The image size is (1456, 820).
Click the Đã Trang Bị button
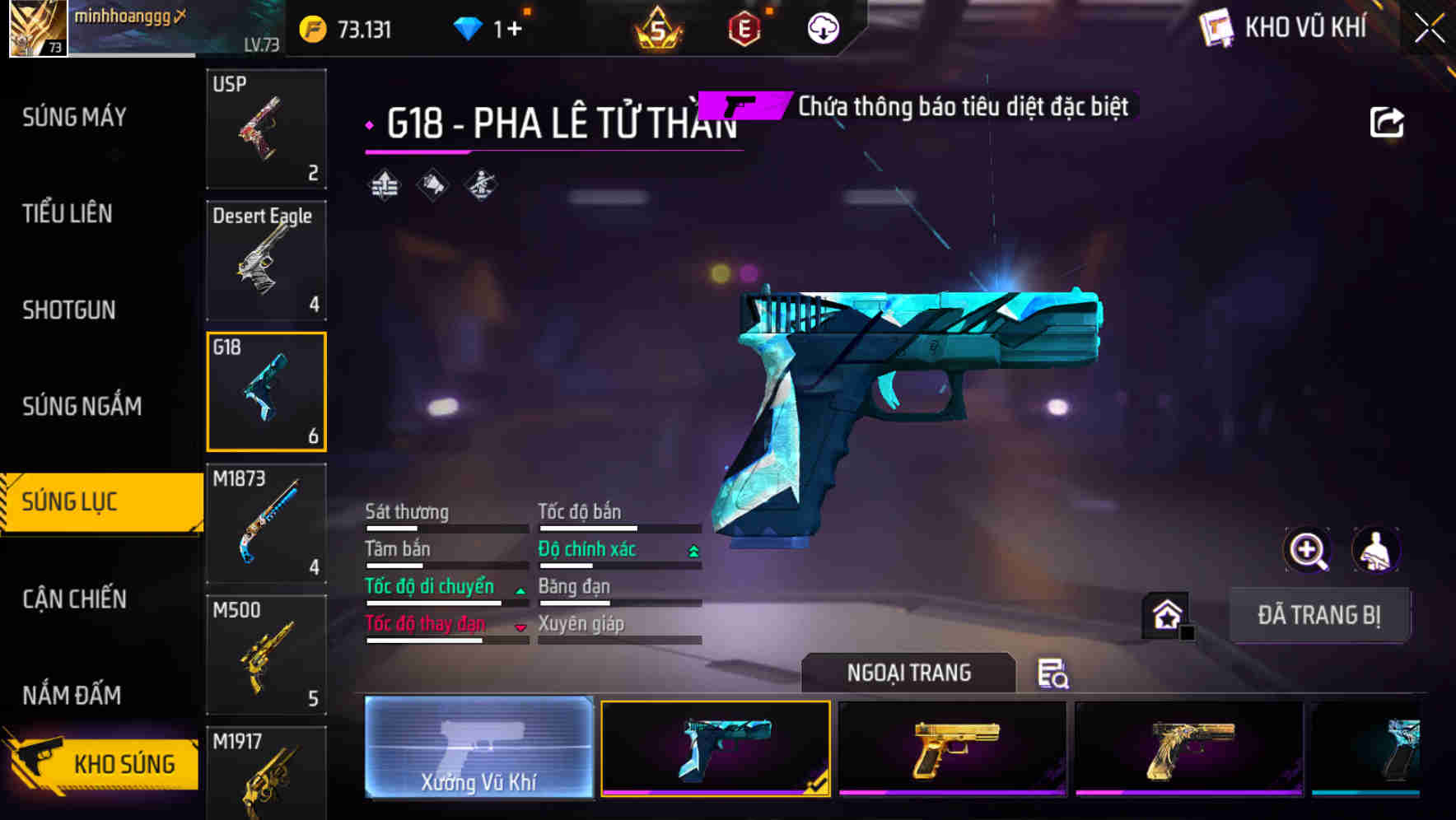click(x=1320, y=614)
